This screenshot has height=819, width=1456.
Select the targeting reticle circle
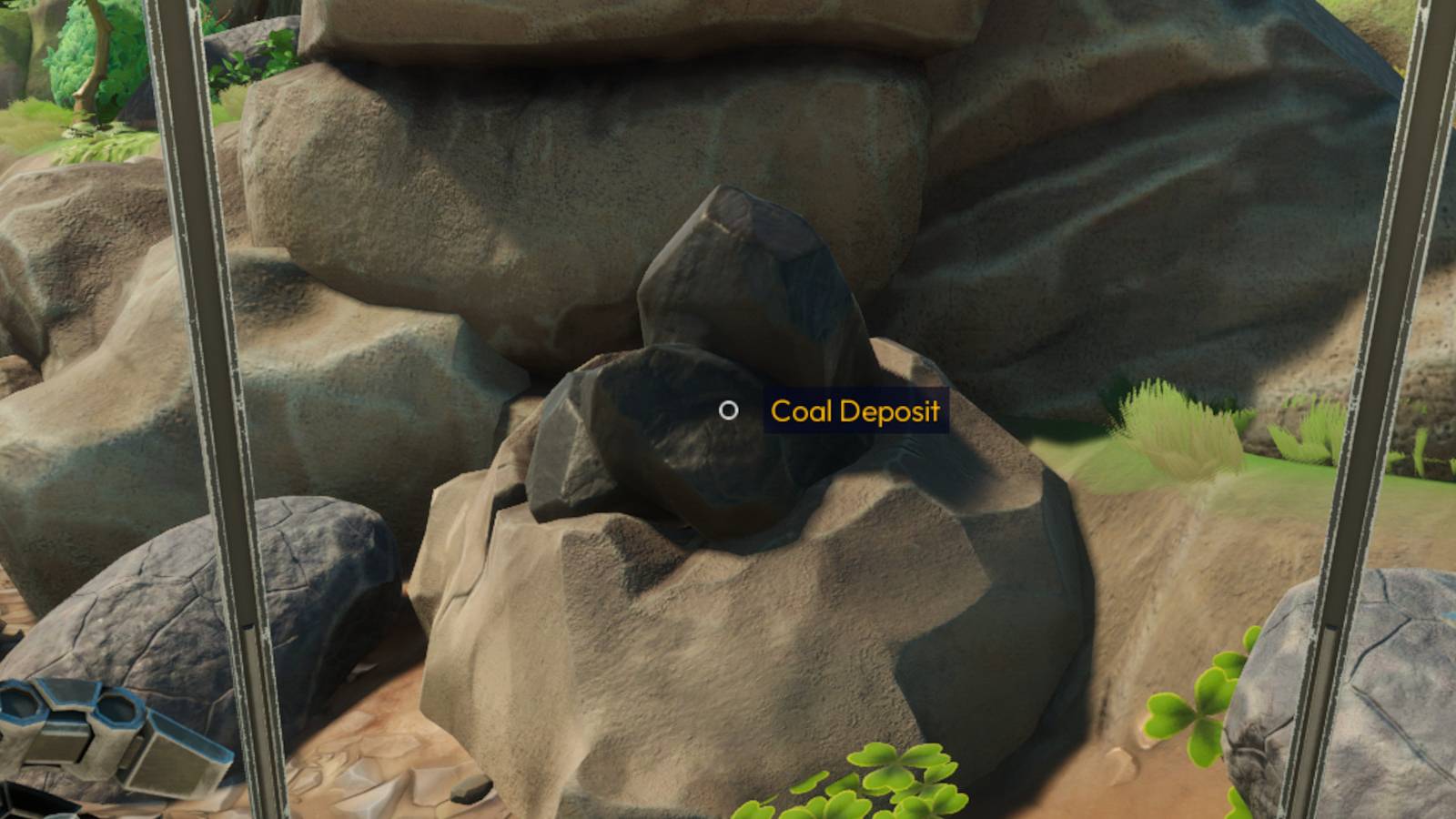tap(729, 410)
